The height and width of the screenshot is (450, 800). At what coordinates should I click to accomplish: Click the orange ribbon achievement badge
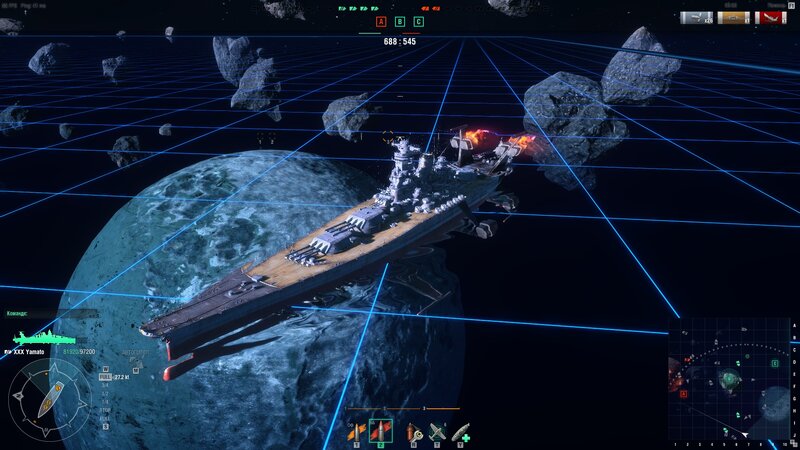click(x=733, y=17)
